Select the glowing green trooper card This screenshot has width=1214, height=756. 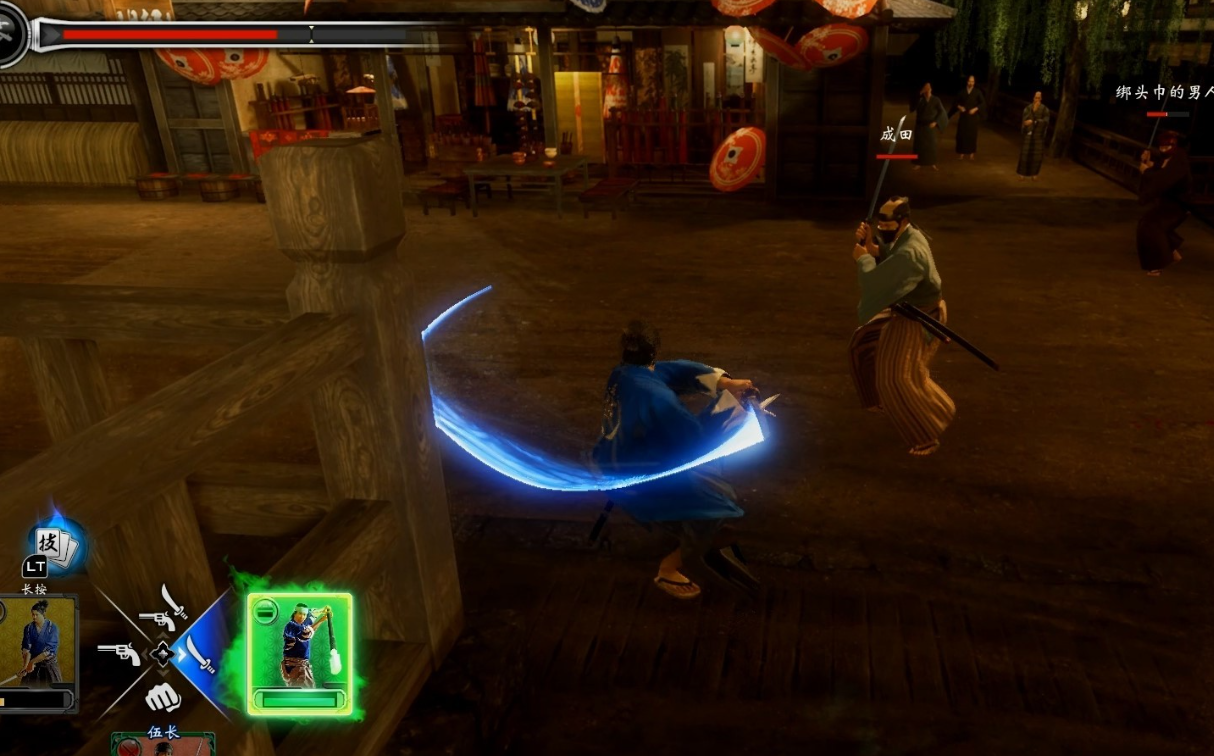coord(300,652)
